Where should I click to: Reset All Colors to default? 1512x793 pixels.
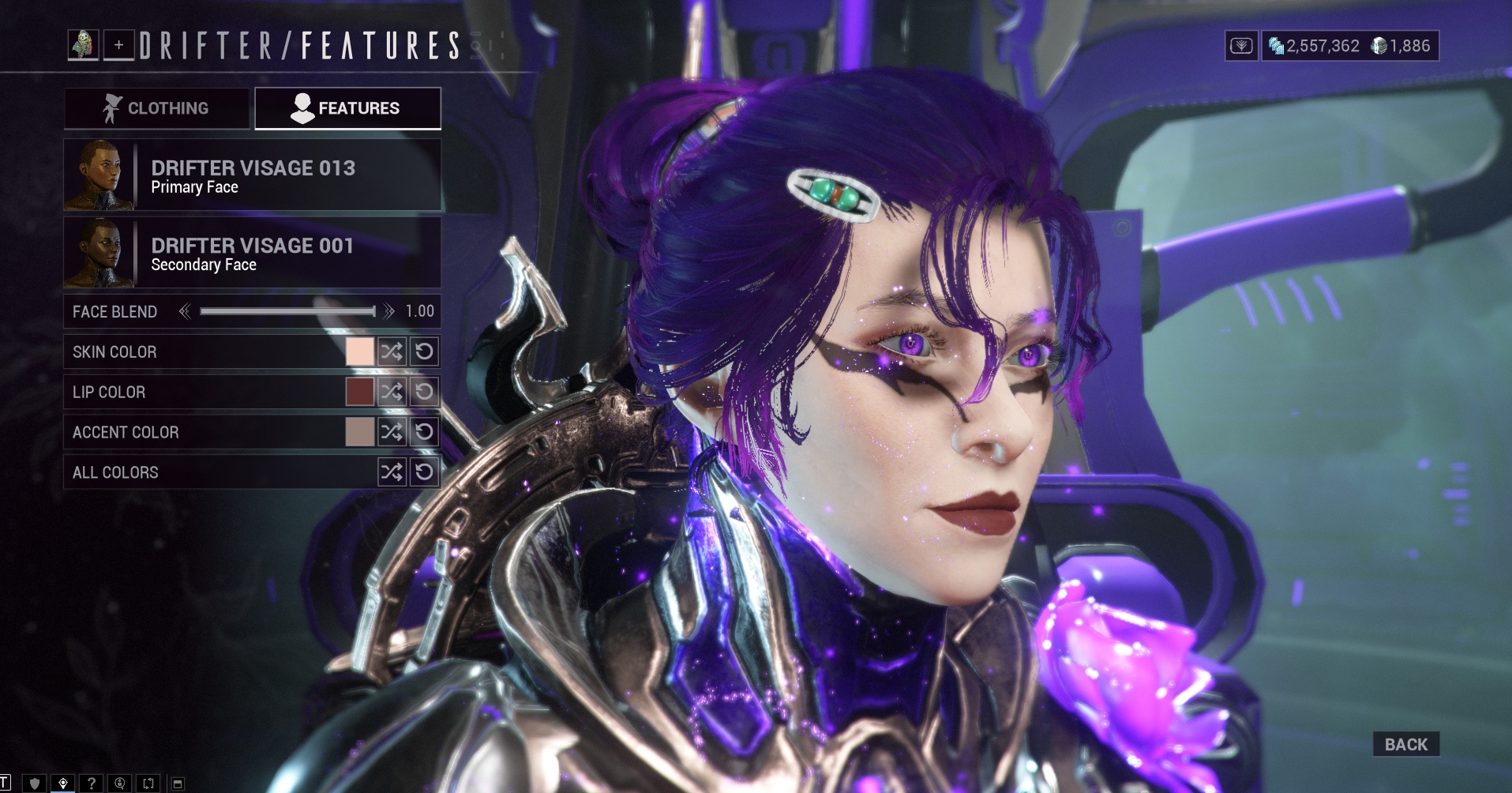[x=424, y=472]
